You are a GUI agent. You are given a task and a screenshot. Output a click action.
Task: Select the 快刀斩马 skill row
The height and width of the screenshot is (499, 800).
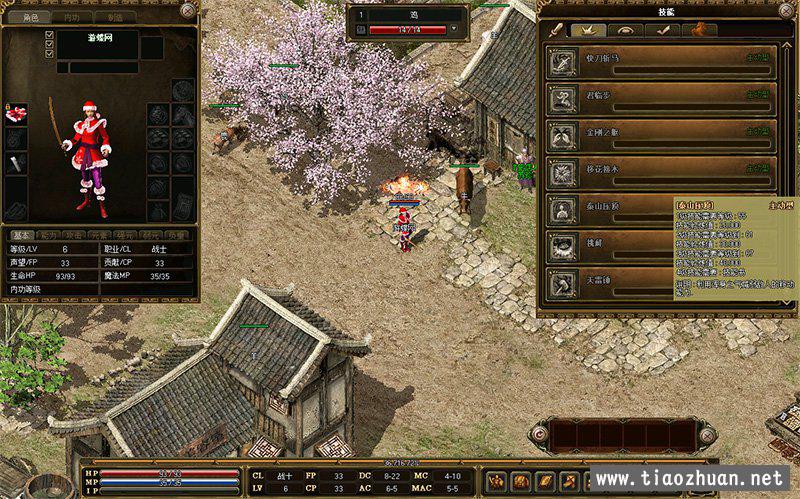coord(660,64)
